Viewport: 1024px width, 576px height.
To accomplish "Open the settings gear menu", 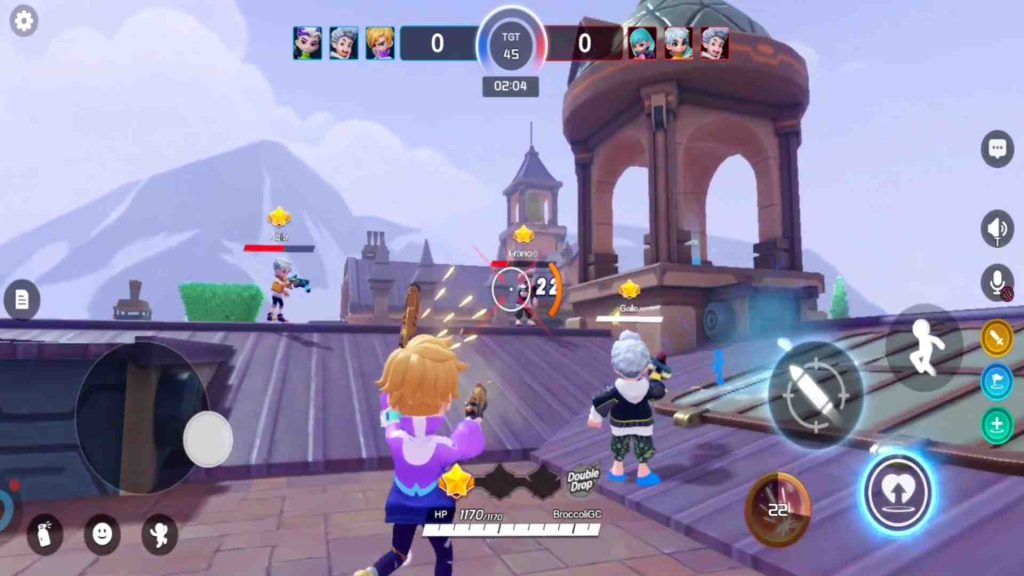I will [x=23, y=20].
